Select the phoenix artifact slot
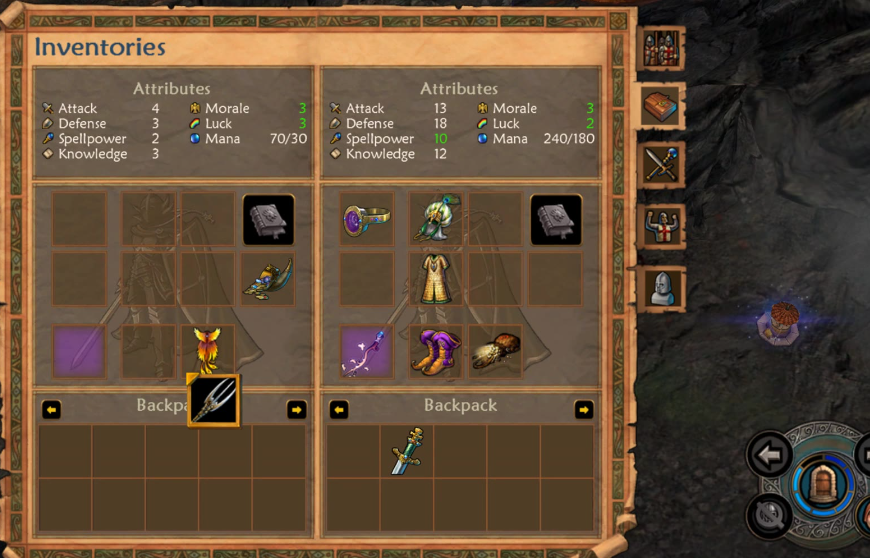 209,350
